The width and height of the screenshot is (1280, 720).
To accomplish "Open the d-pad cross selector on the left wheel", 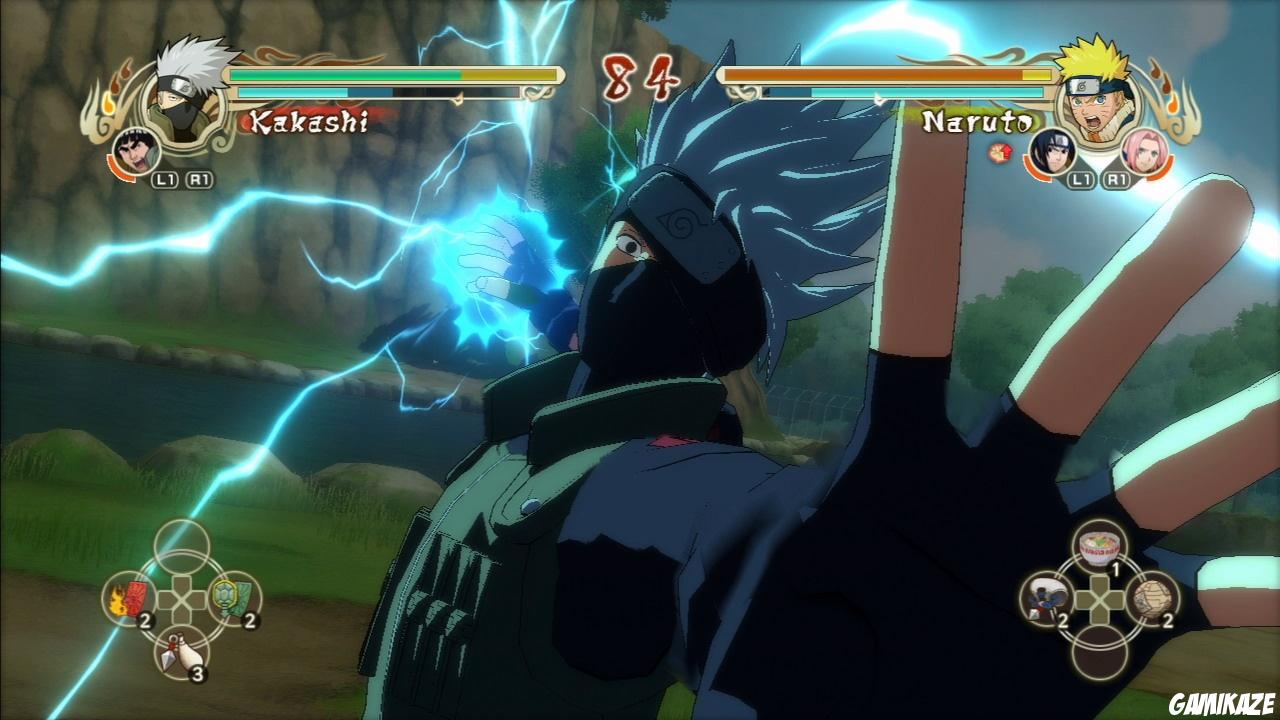I will coord(180,600).
